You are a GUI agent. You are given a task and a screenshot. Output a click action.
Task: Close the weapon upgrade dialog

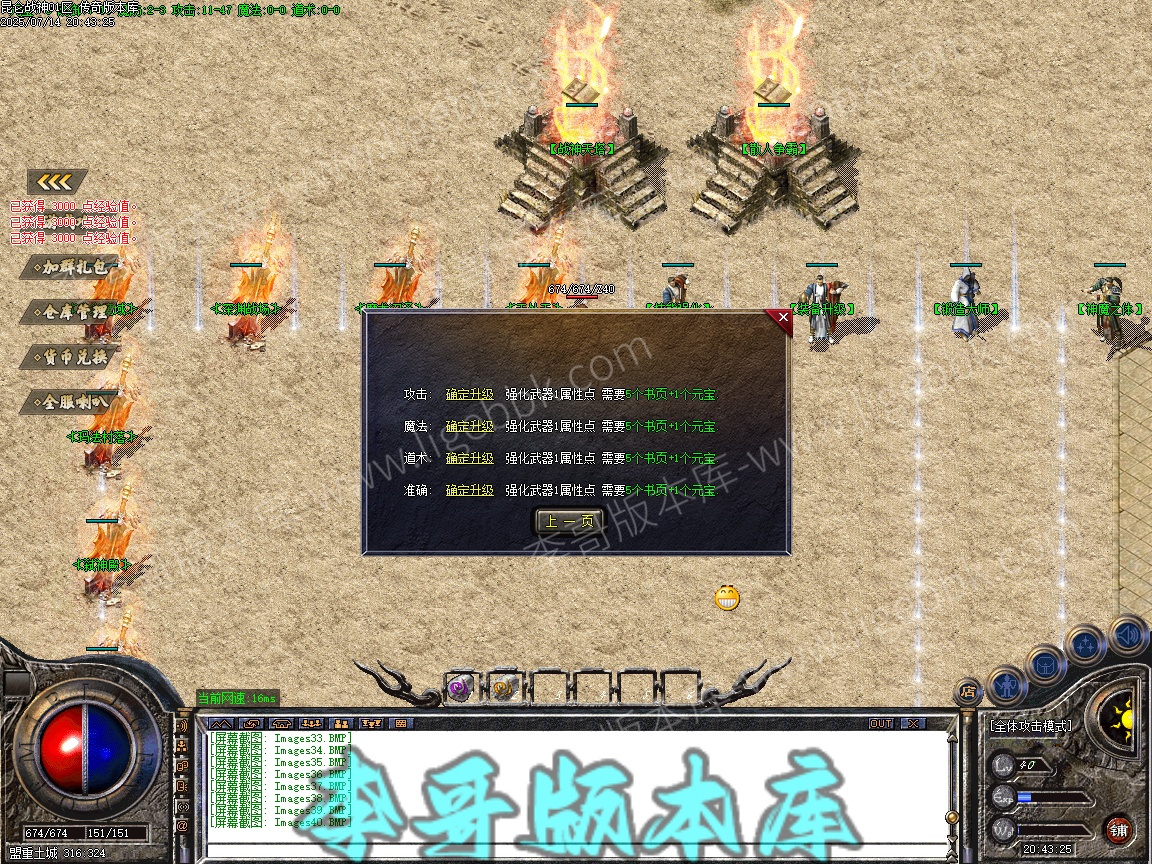click(x=782, y=318)
